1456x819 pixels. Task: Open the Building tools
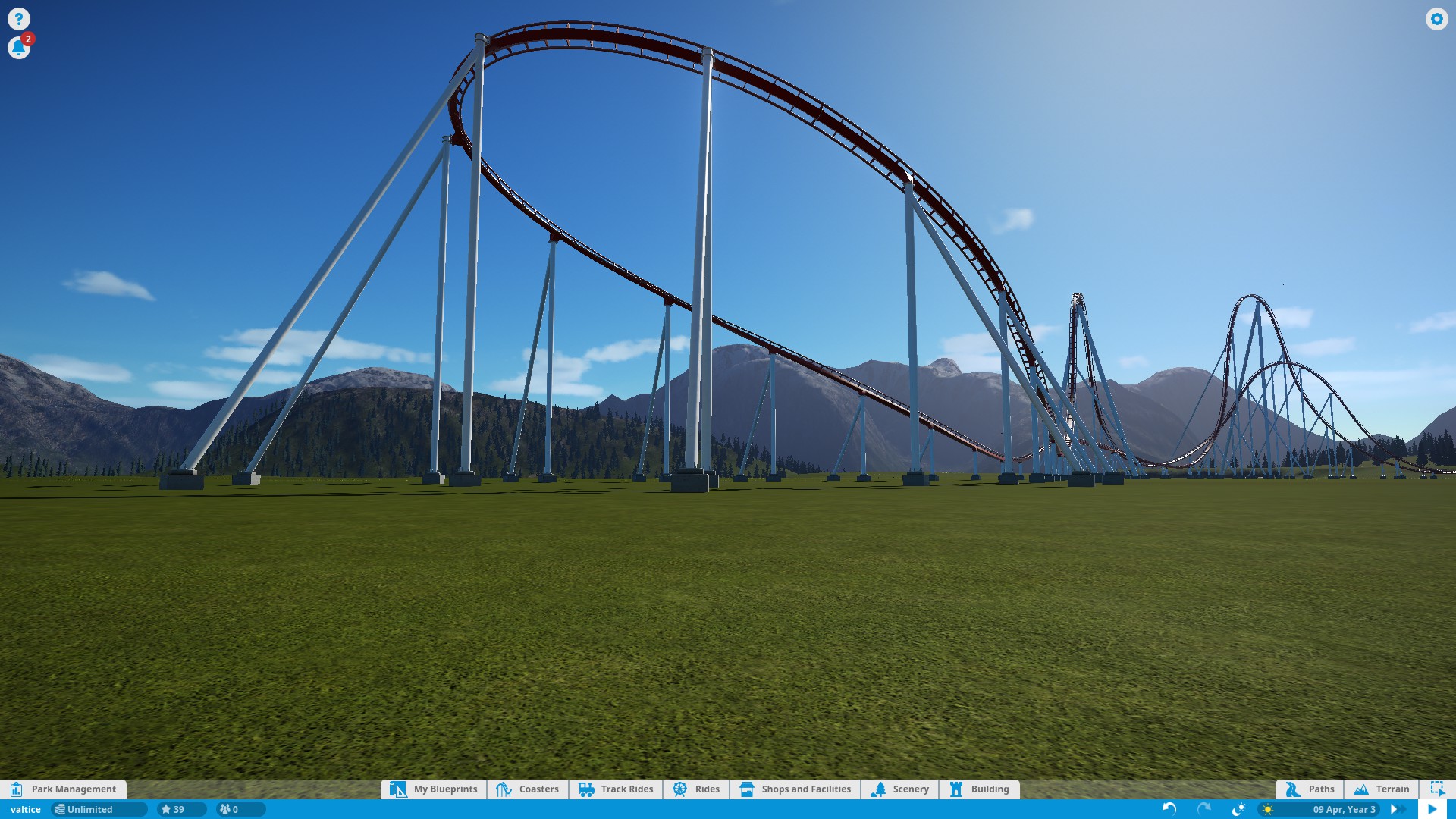tap(979, 789)
